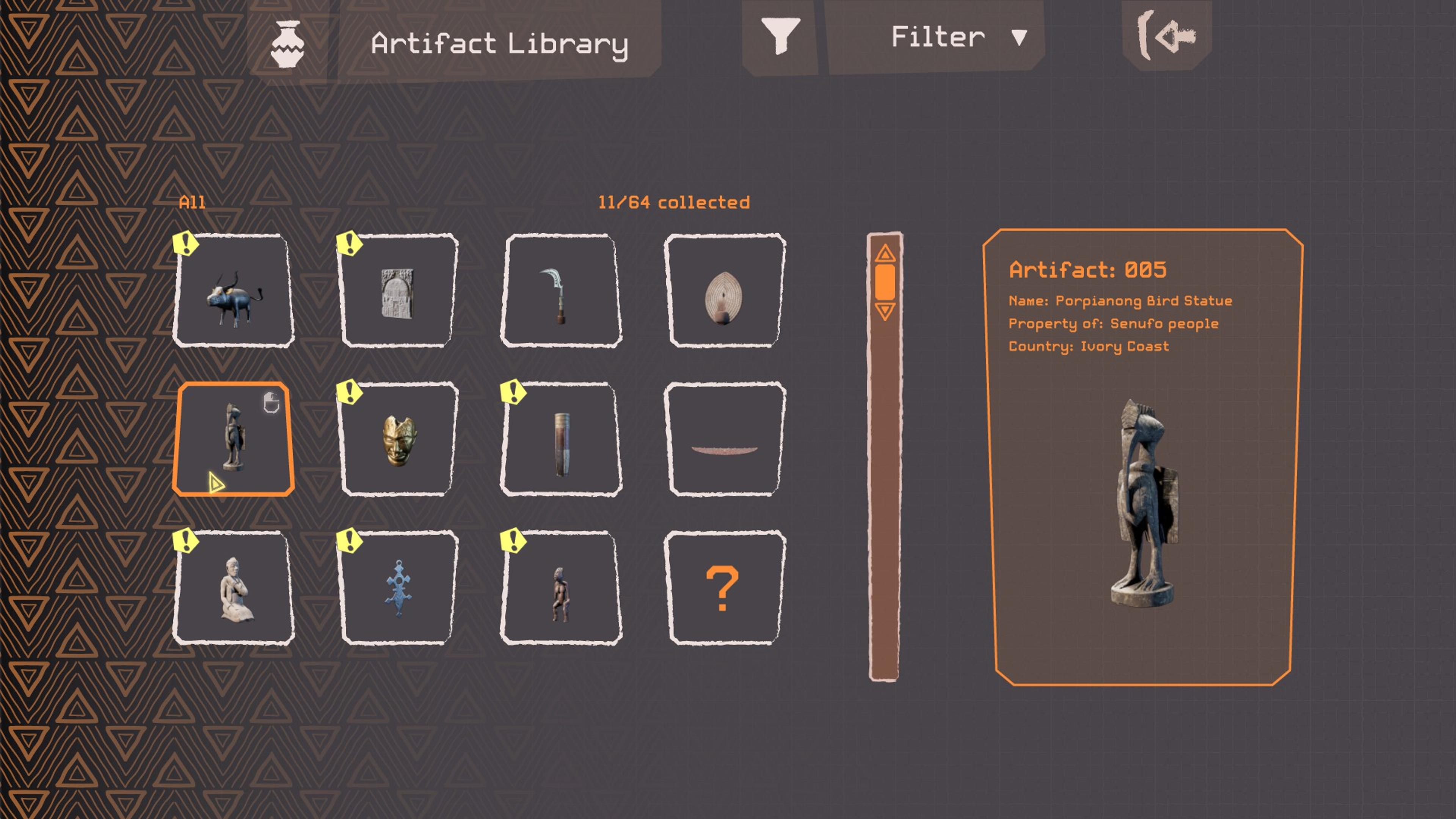Pick the oval woven shield artifact
1456x819 pixels.
pyautogui.click(x=725, y=291)
